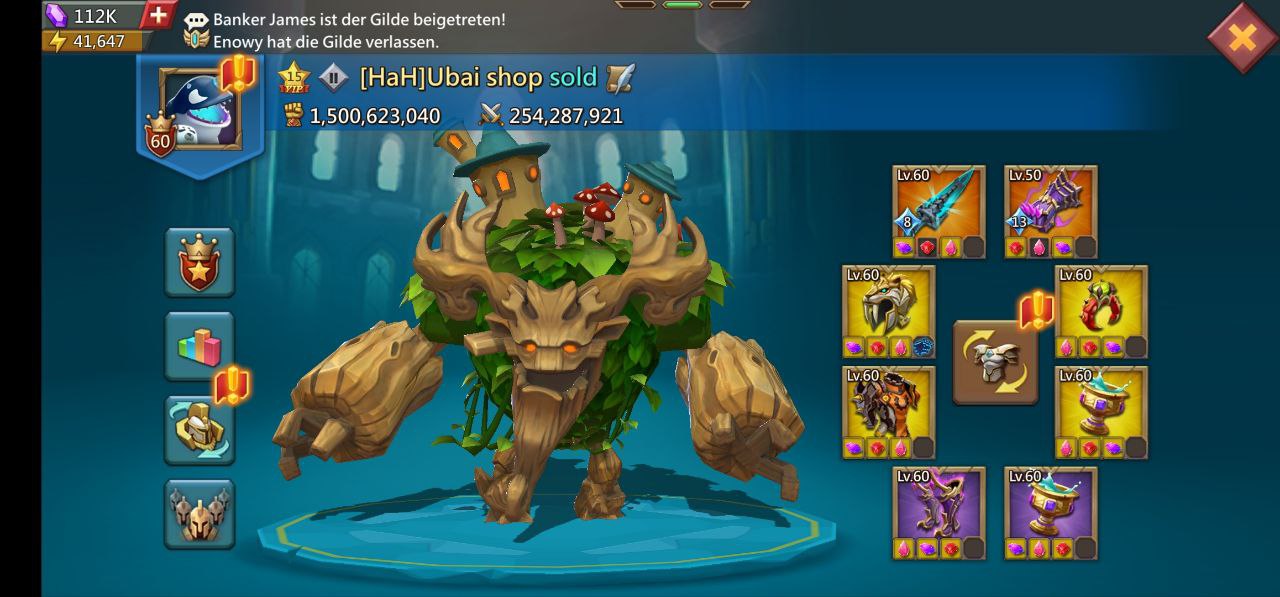Open the golden helmet swap button
1280x597 pixels.
click(x=199, y=430)
